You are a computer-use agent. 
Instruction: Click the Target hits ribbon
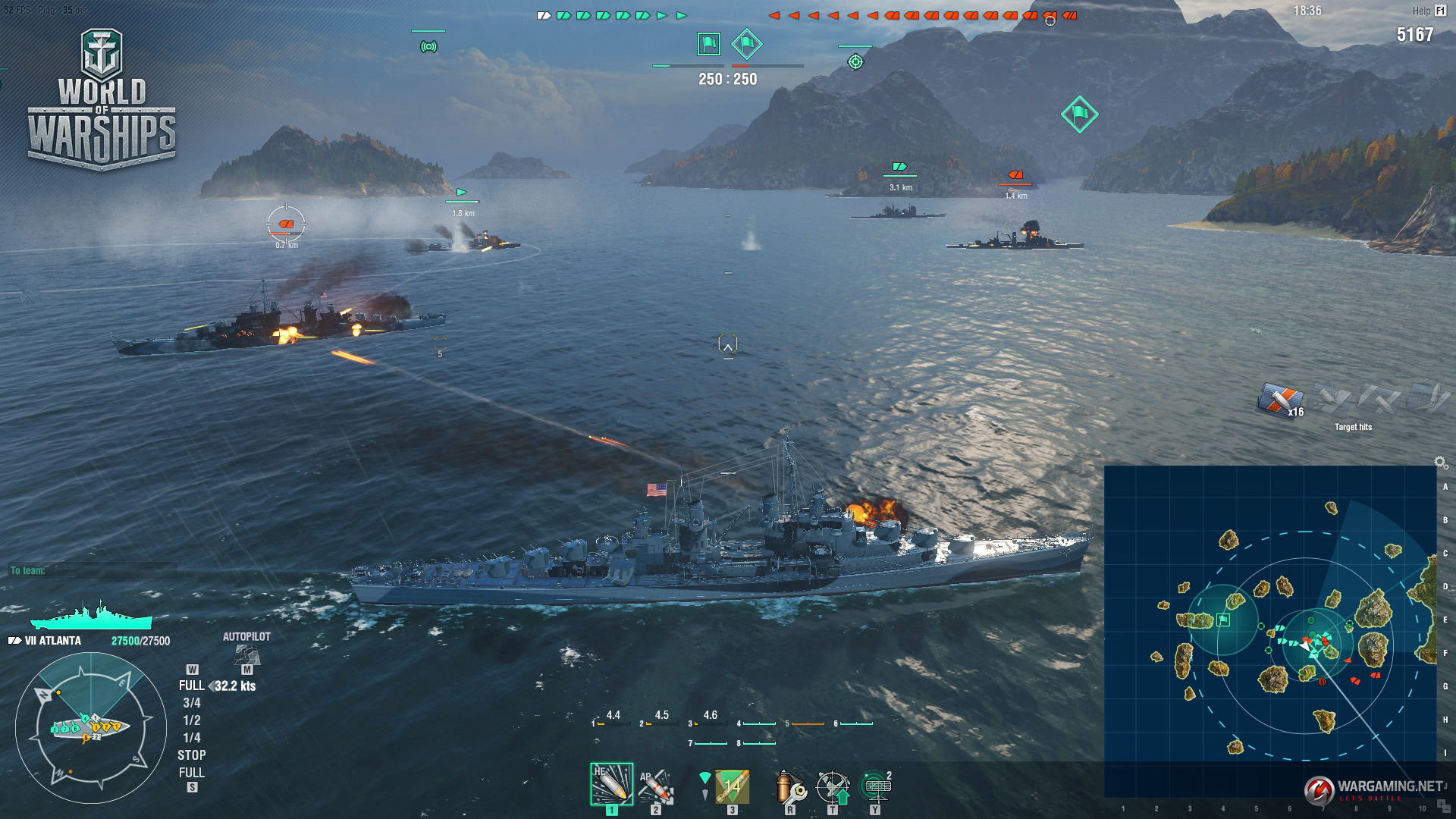tap(1280, 400)
